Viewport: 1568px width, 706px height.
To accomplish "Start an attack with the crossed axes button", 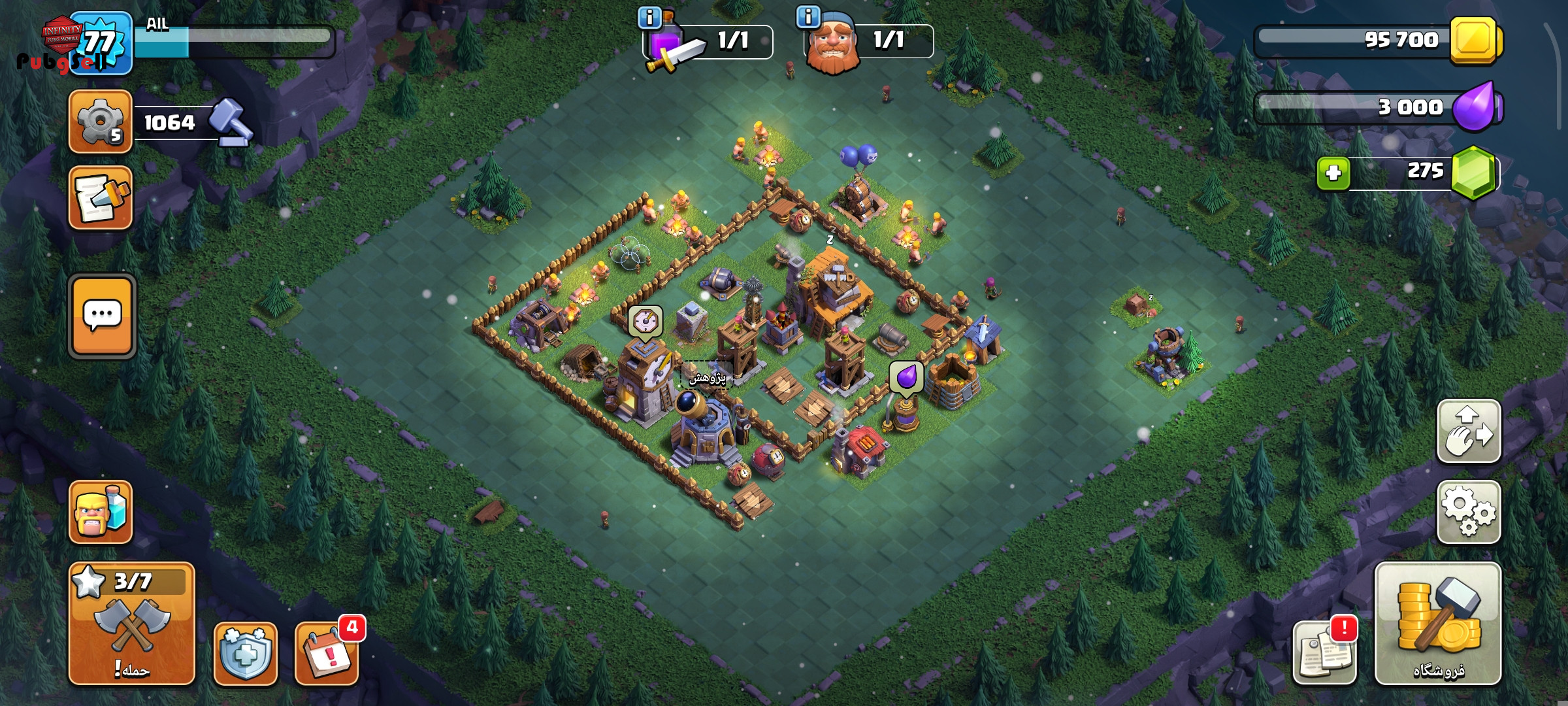I will [131, 623].
